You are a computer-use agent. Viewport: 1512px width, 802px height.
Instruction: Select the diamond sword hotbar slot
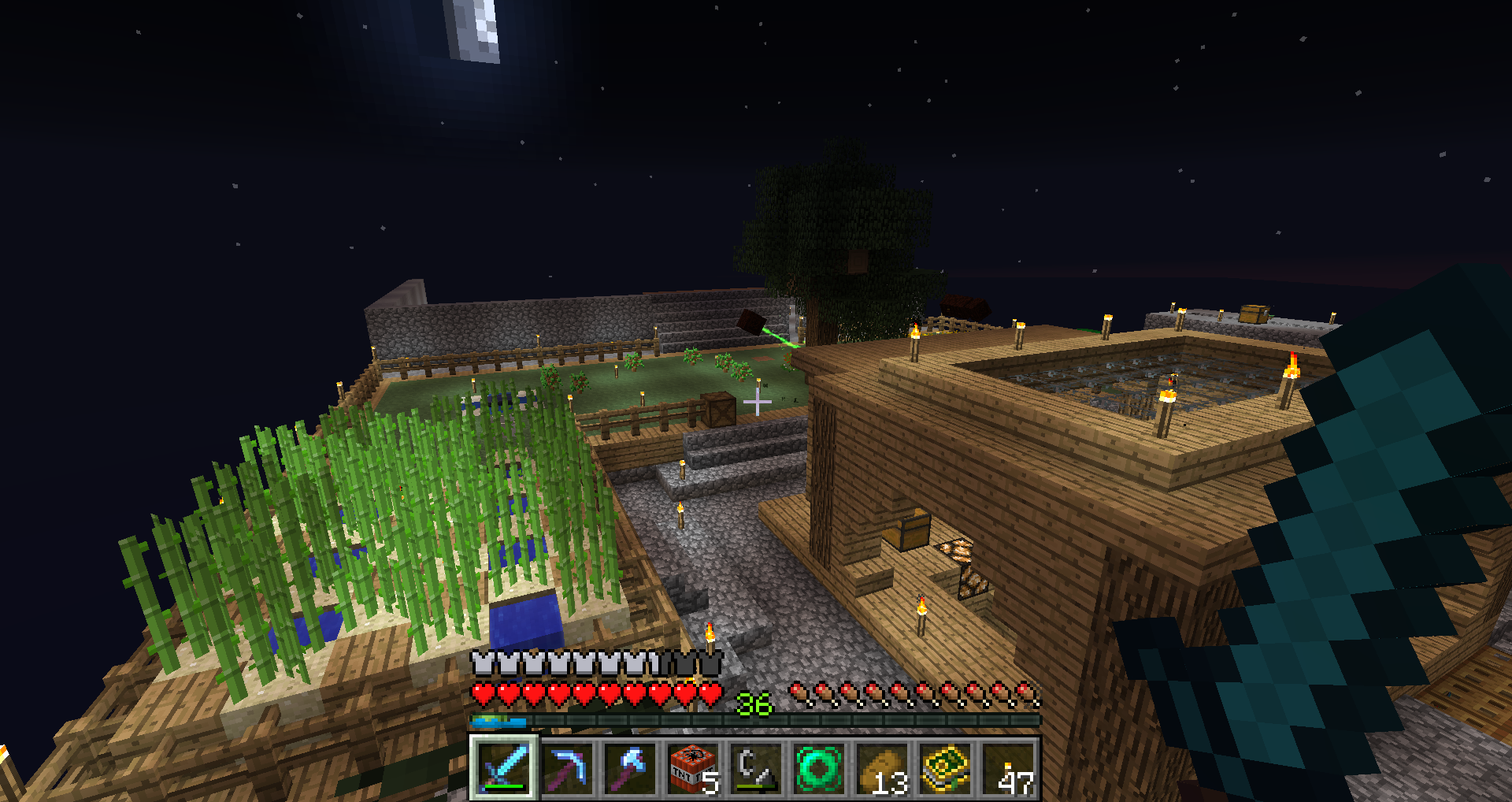[x=504, y=768]
